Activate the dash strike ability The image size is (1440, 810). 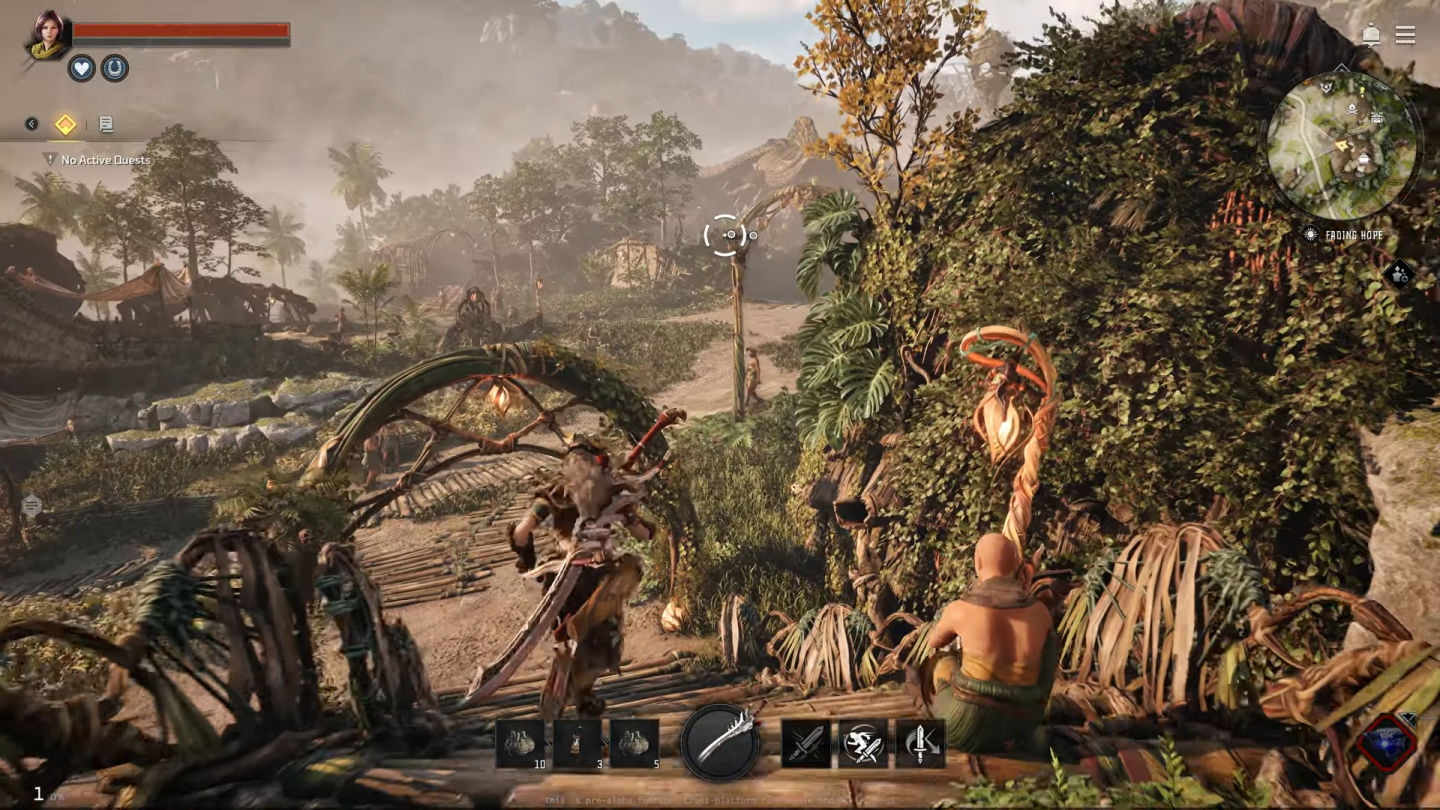point(863,744)
